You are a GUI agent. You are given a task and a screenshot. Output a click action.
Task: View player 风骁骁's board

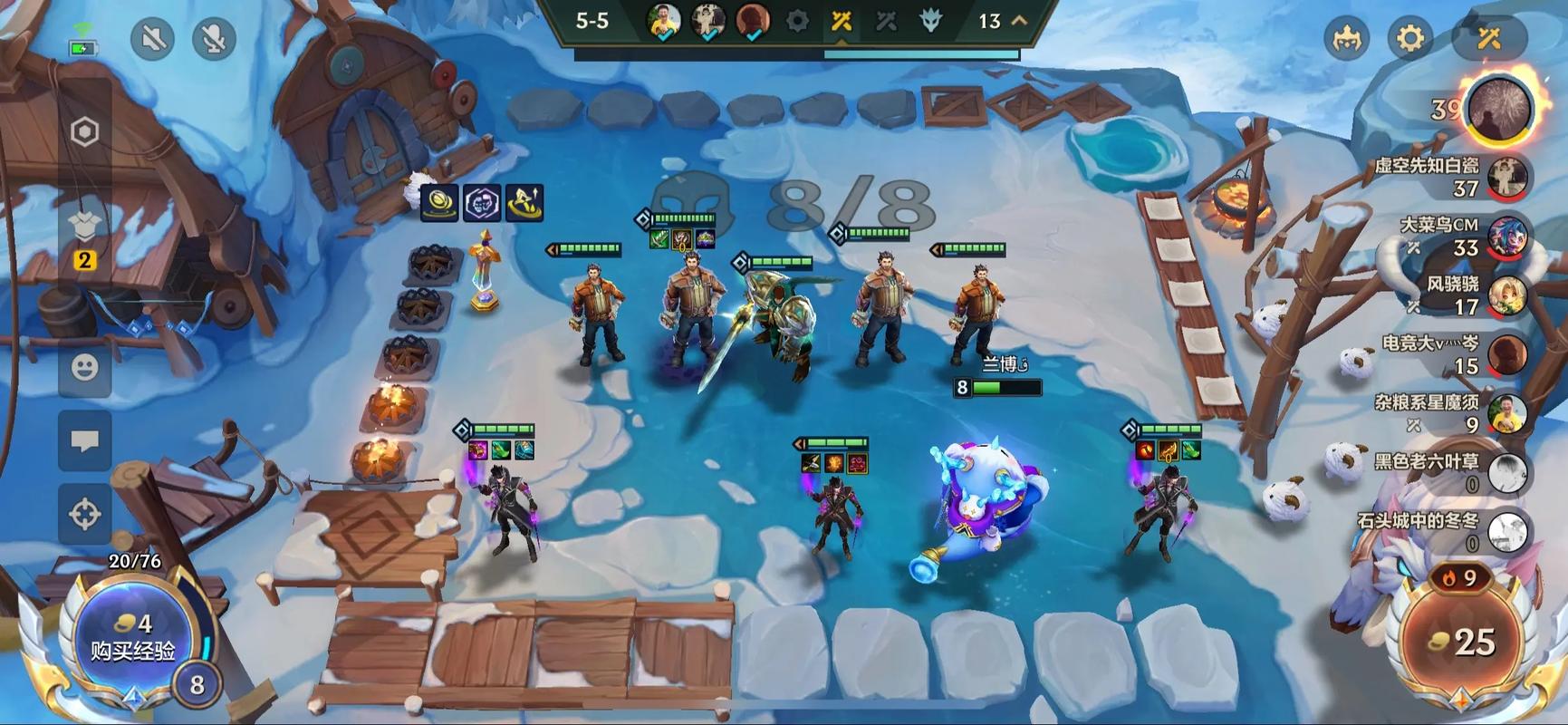coord(1506,295)
